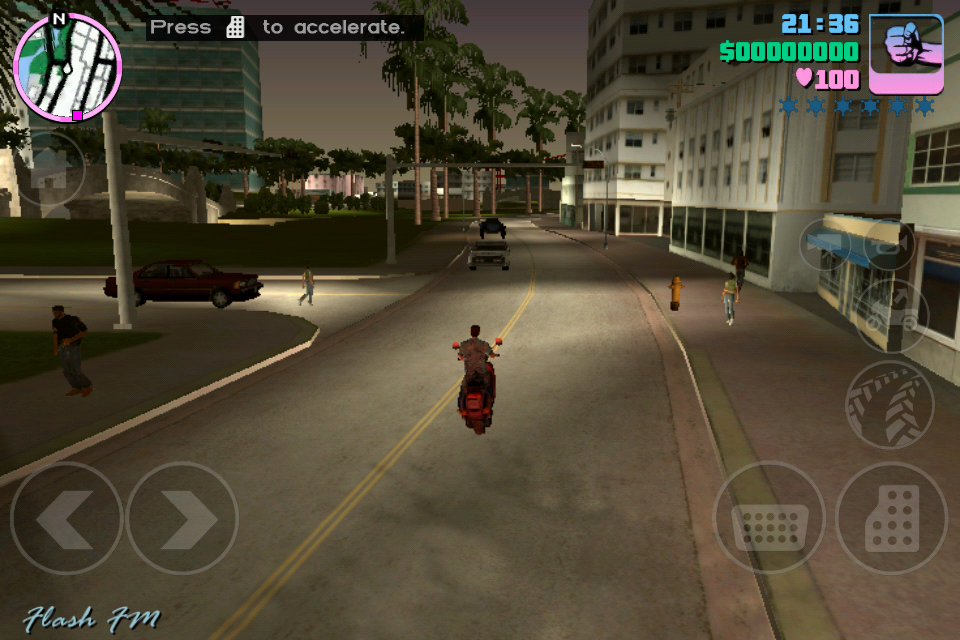This screenshot has width=960, height=640.
Task: Tap the fist weapon icon
Action: coord(906,53)
